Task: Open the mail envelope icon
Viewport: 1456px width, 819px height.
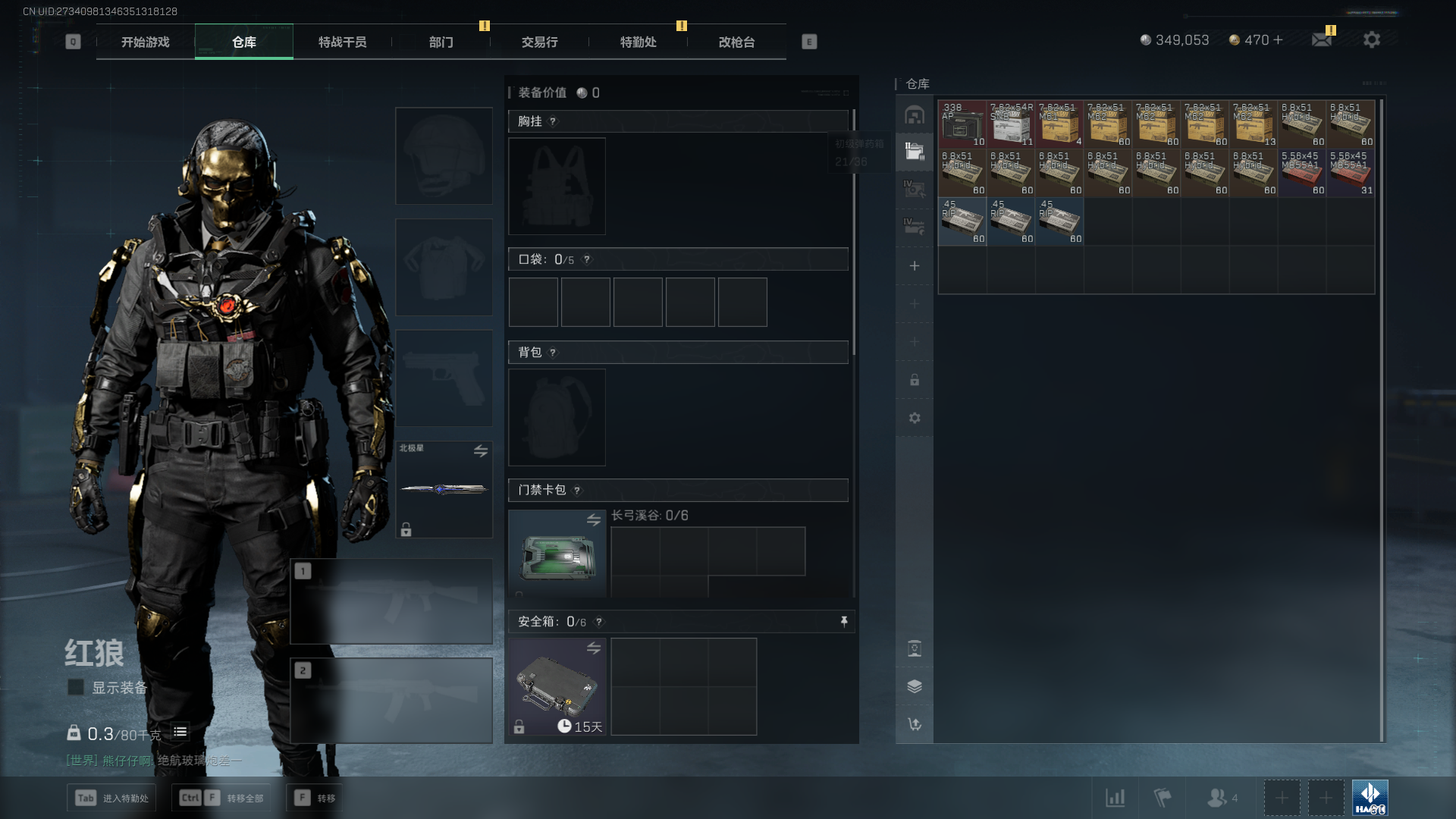Action: click(x=1322, y=39)
